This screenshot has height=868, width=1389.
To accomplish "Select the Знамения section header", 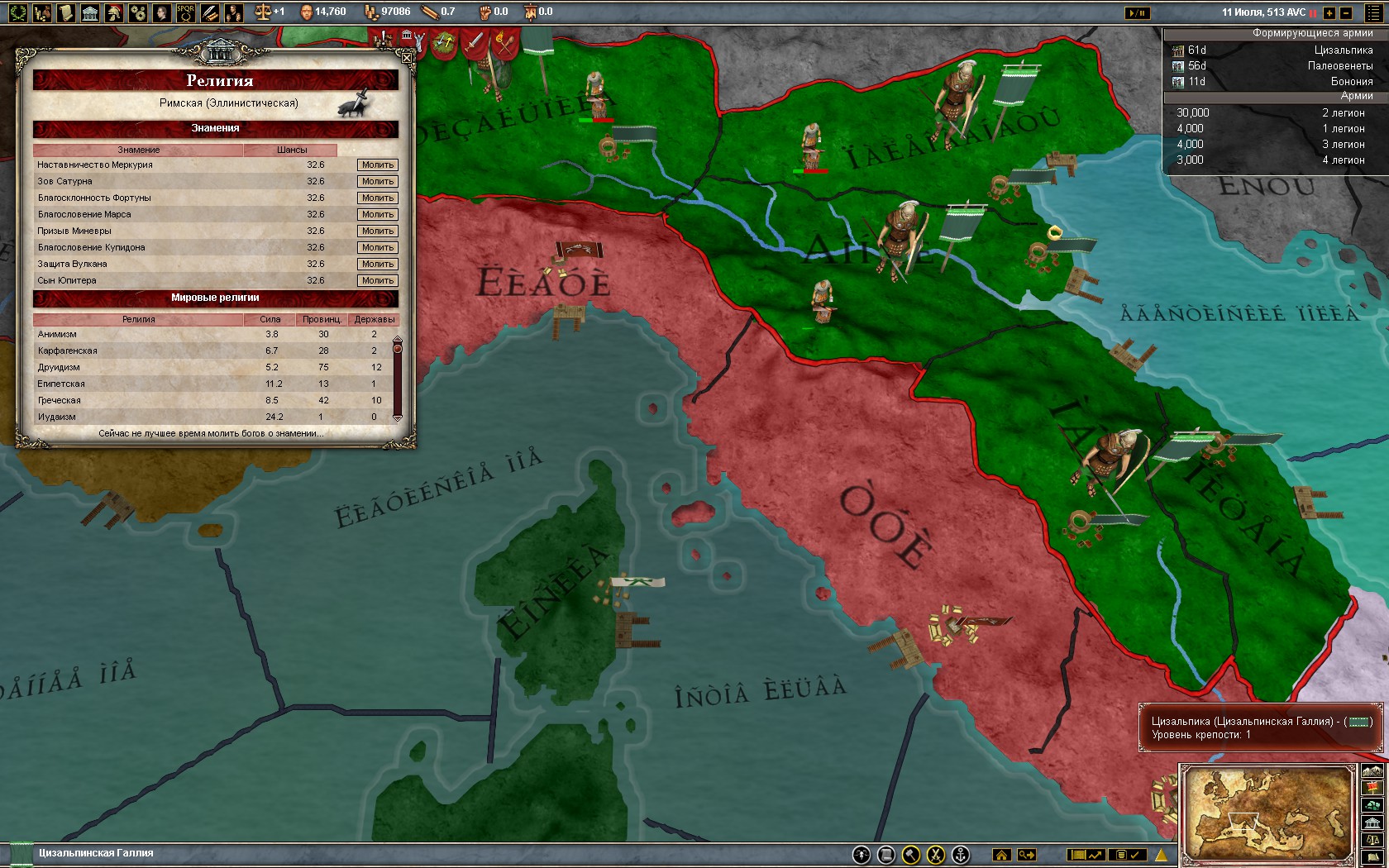I will coord(217,129).
